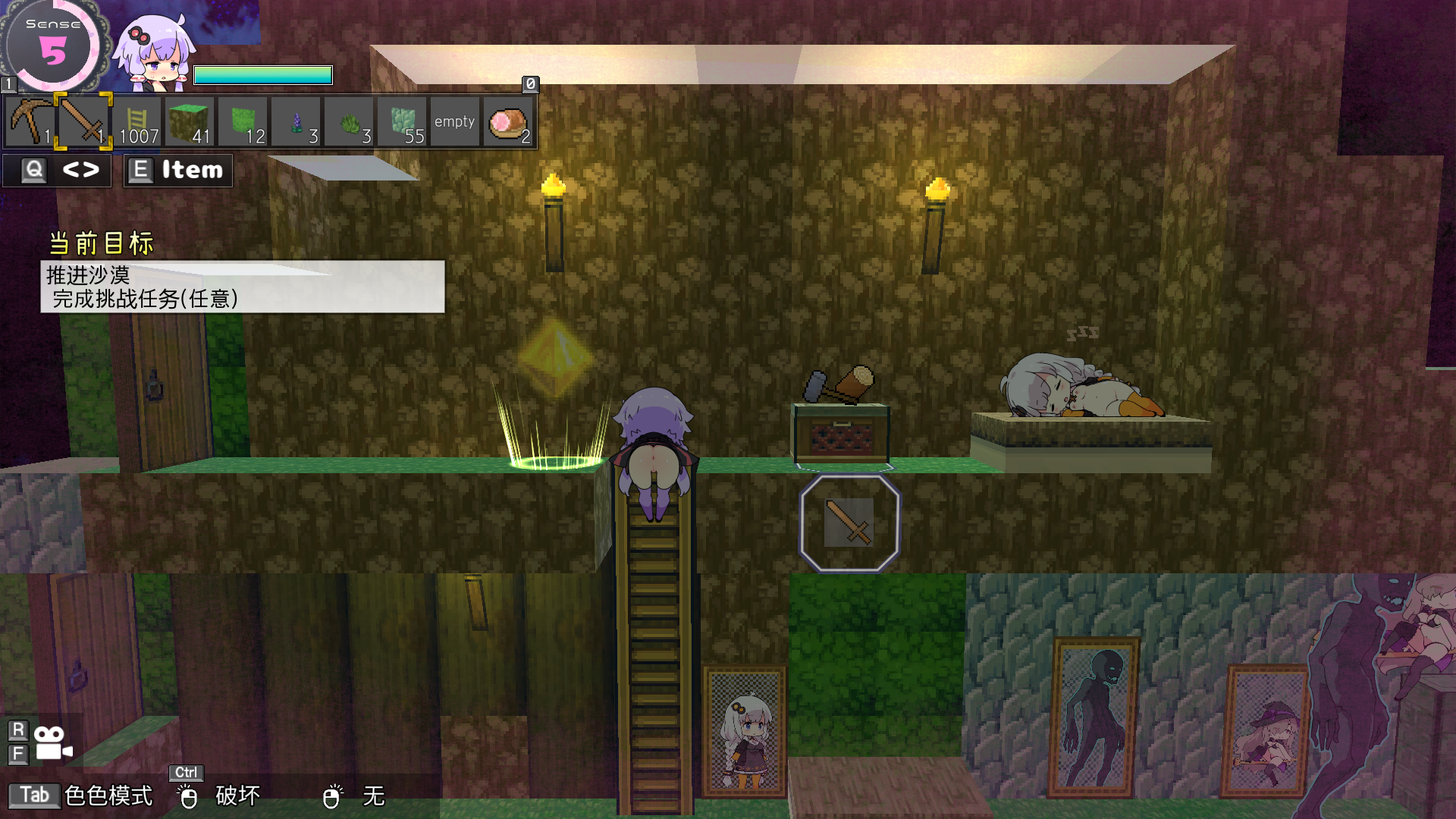
Task: Select the grass block stack of 41
Action: pos(190,121)
